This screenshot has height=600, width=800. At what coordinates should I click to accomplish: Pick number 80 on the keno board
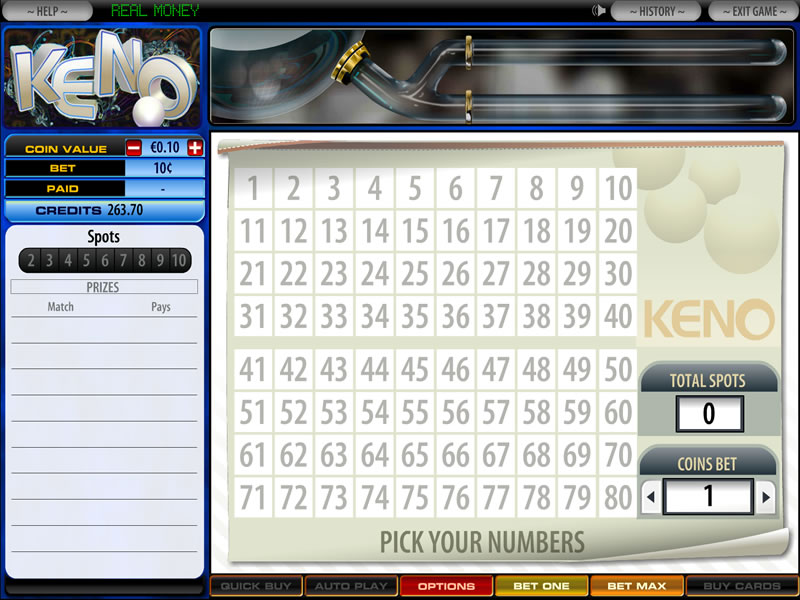618,497
